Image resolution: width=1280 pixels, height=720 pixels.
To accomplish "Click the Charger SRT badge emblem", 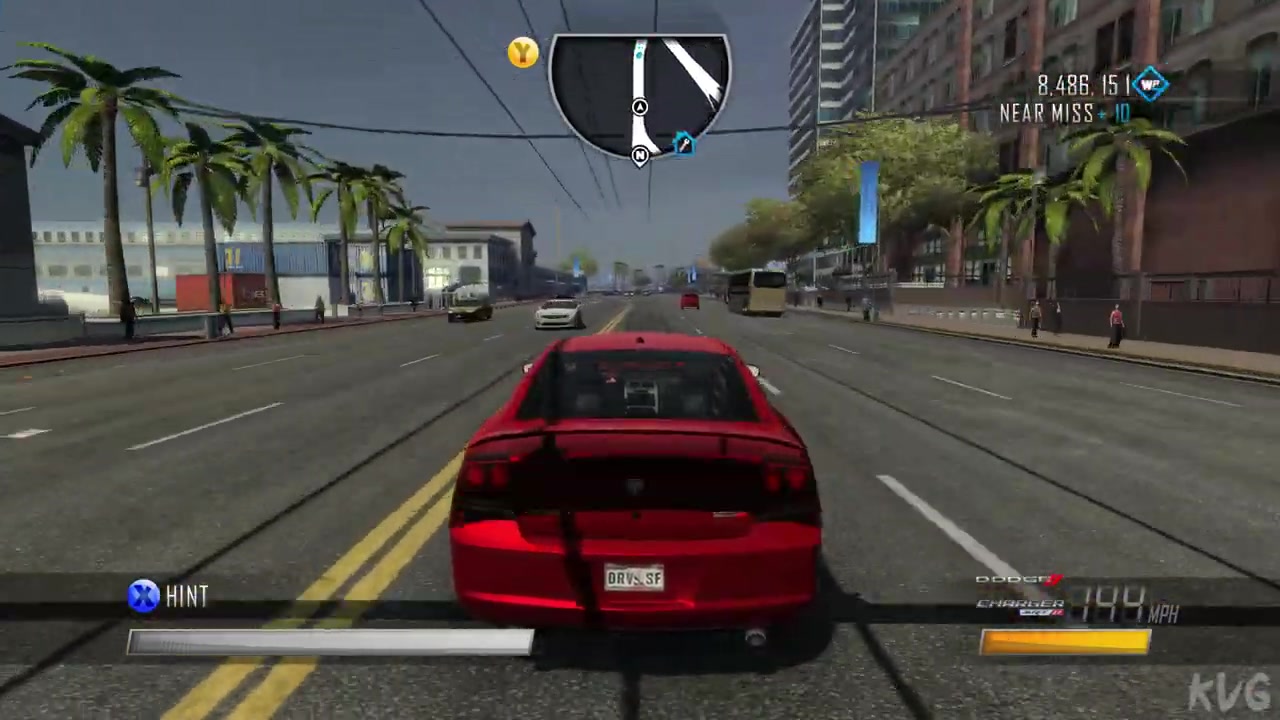I will point(1040,611).
